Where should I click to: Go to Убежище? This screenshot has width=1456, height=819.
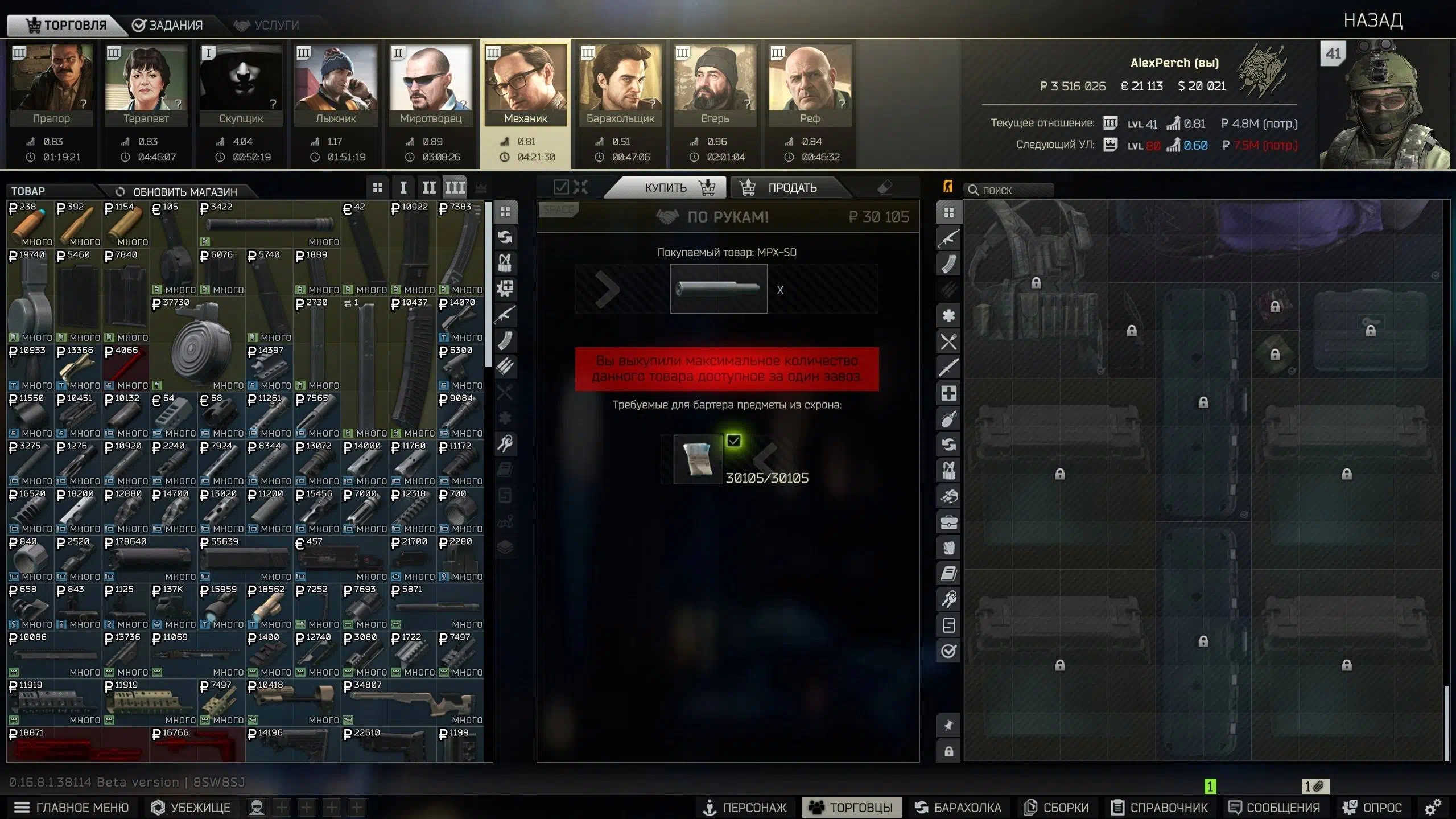point(191,807)
